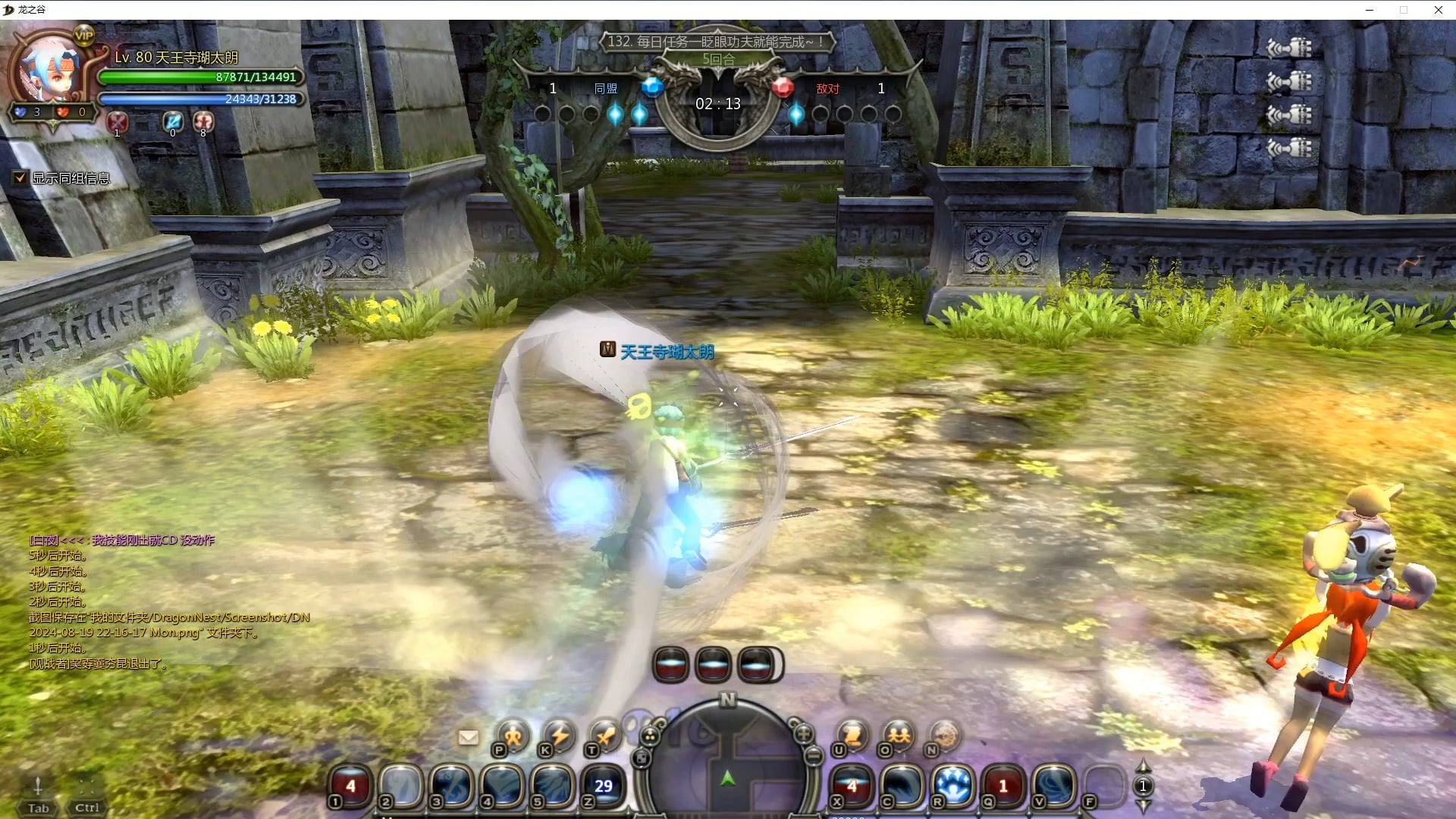
Task: Click the crossed swords status icon
Action: (x=117, y=121)
